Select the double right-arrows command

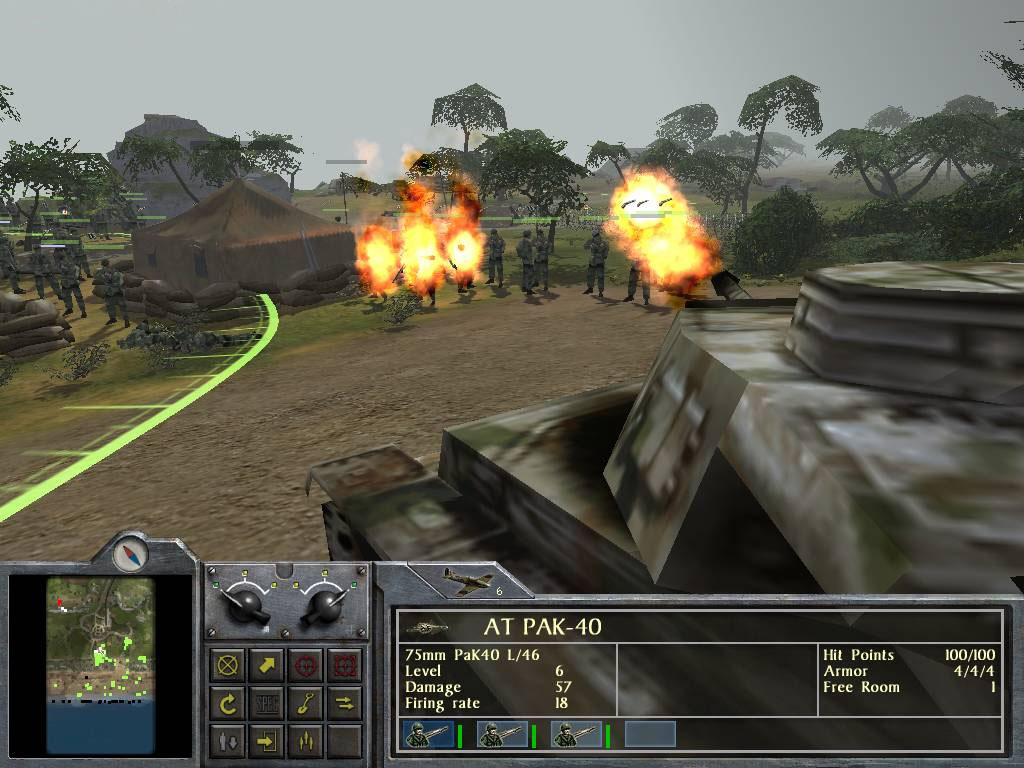pyautogui.click(x=343, y=703)
